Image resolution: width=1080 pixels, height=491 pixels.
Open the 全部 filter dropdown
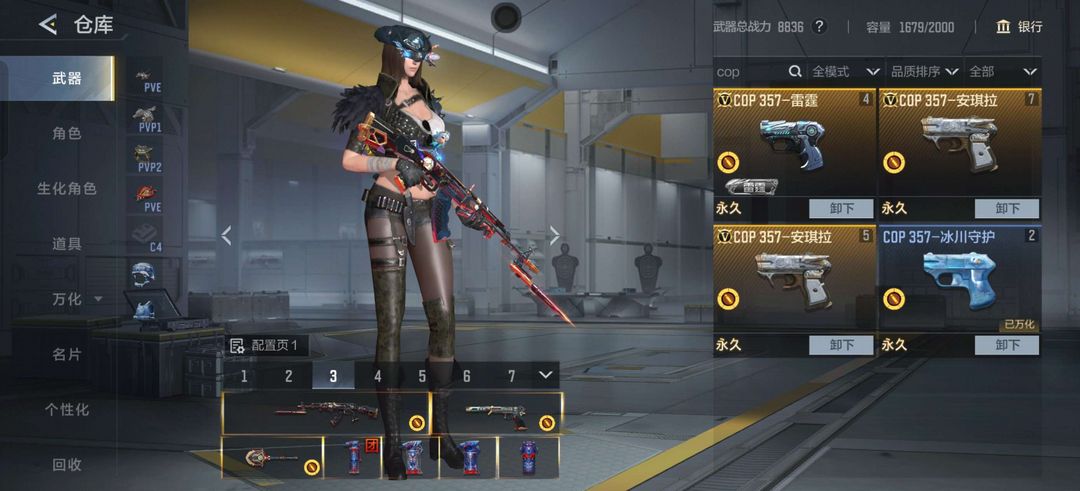pos(1002,72)
